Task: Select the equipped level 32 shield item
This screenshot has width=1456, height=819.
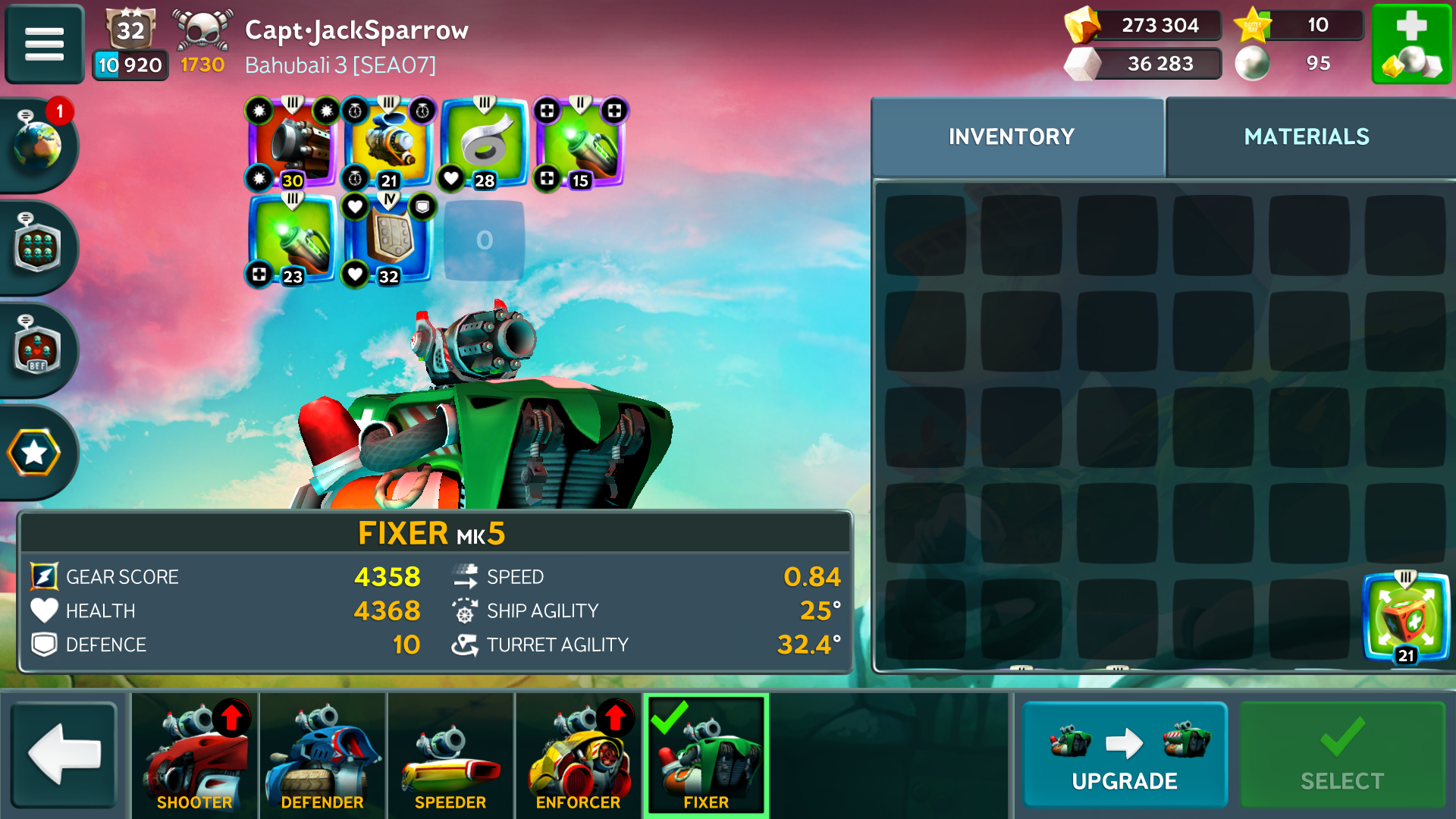Action: (388, 240)
